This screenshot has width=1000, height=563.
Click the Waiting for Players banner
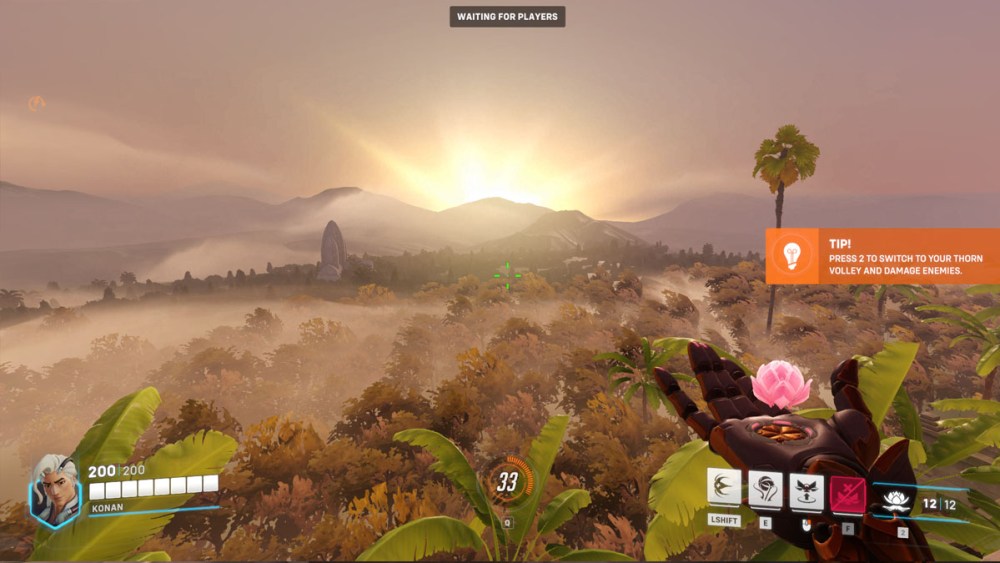[x=507, y=16]
